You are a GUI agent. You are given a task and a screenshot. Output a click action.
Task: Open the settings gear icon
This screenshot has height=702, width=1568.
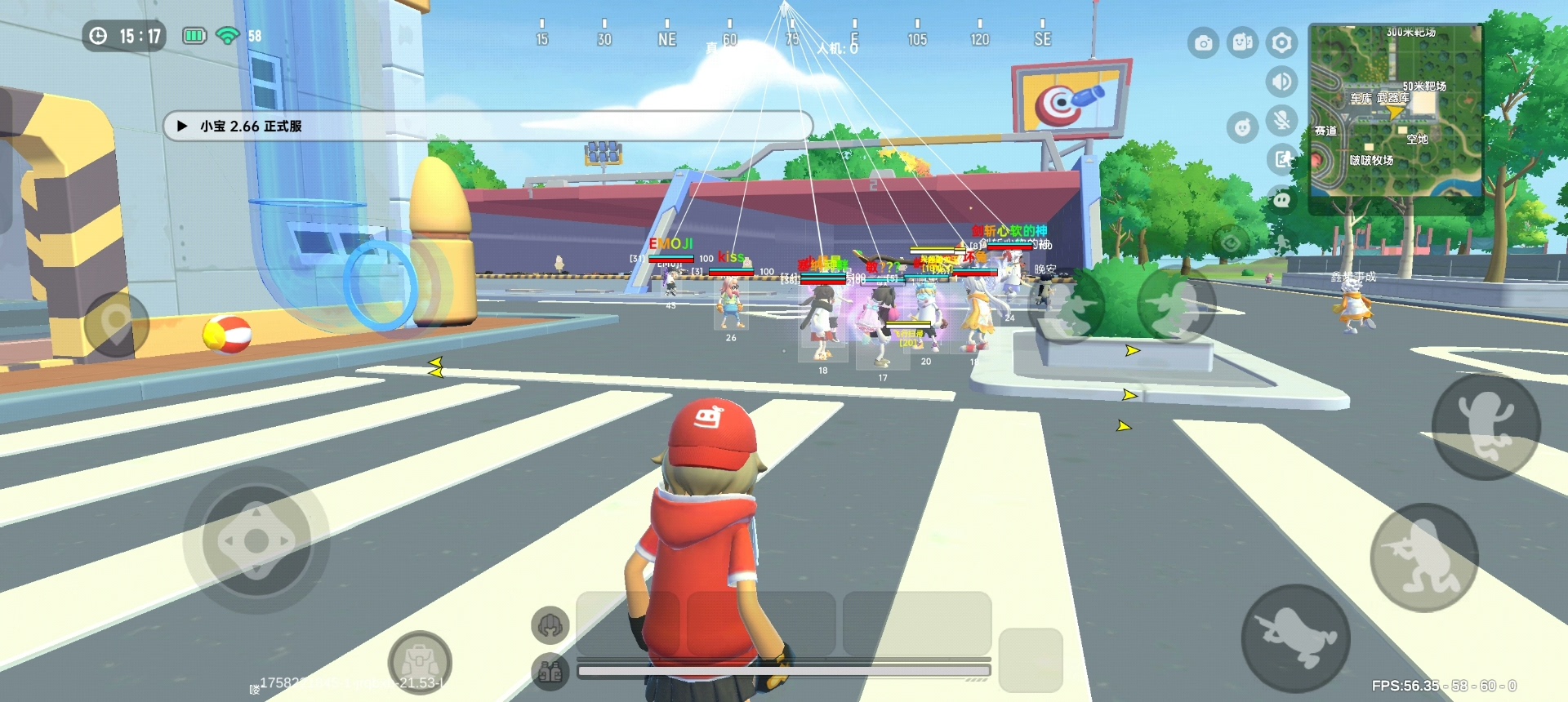click(x=1281, y=43)
